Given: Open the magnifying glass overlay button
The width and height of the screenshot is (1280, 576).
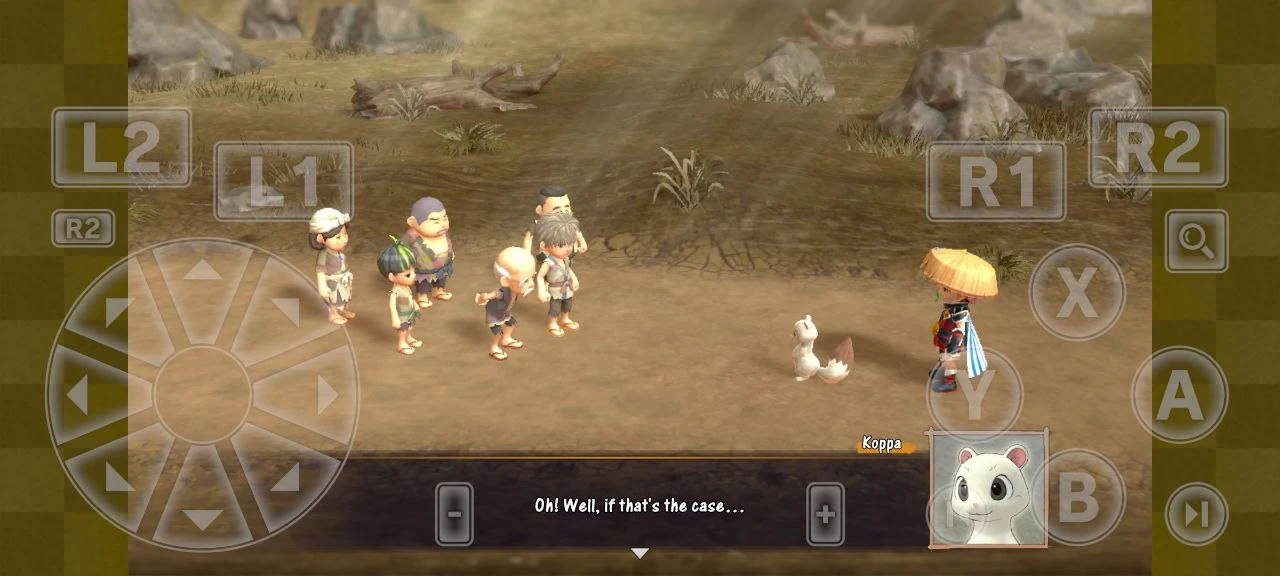Looking at the screenshot, I should 1196,241.
